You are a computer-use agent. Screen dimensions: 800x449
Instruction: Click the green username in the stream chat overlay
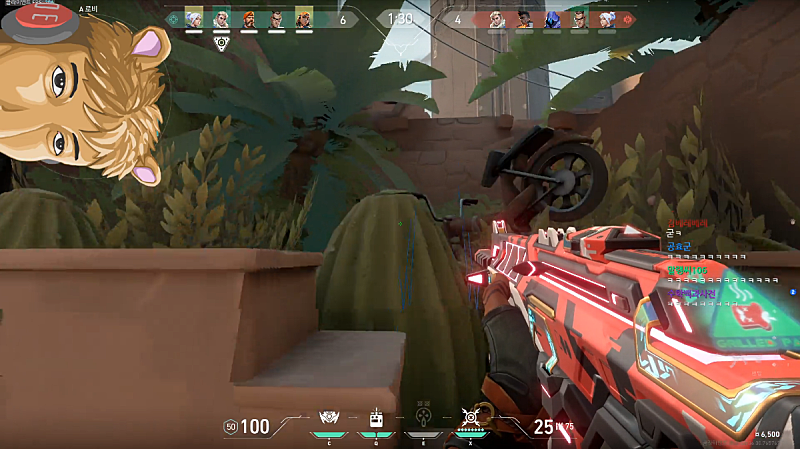tap(687, 270)
